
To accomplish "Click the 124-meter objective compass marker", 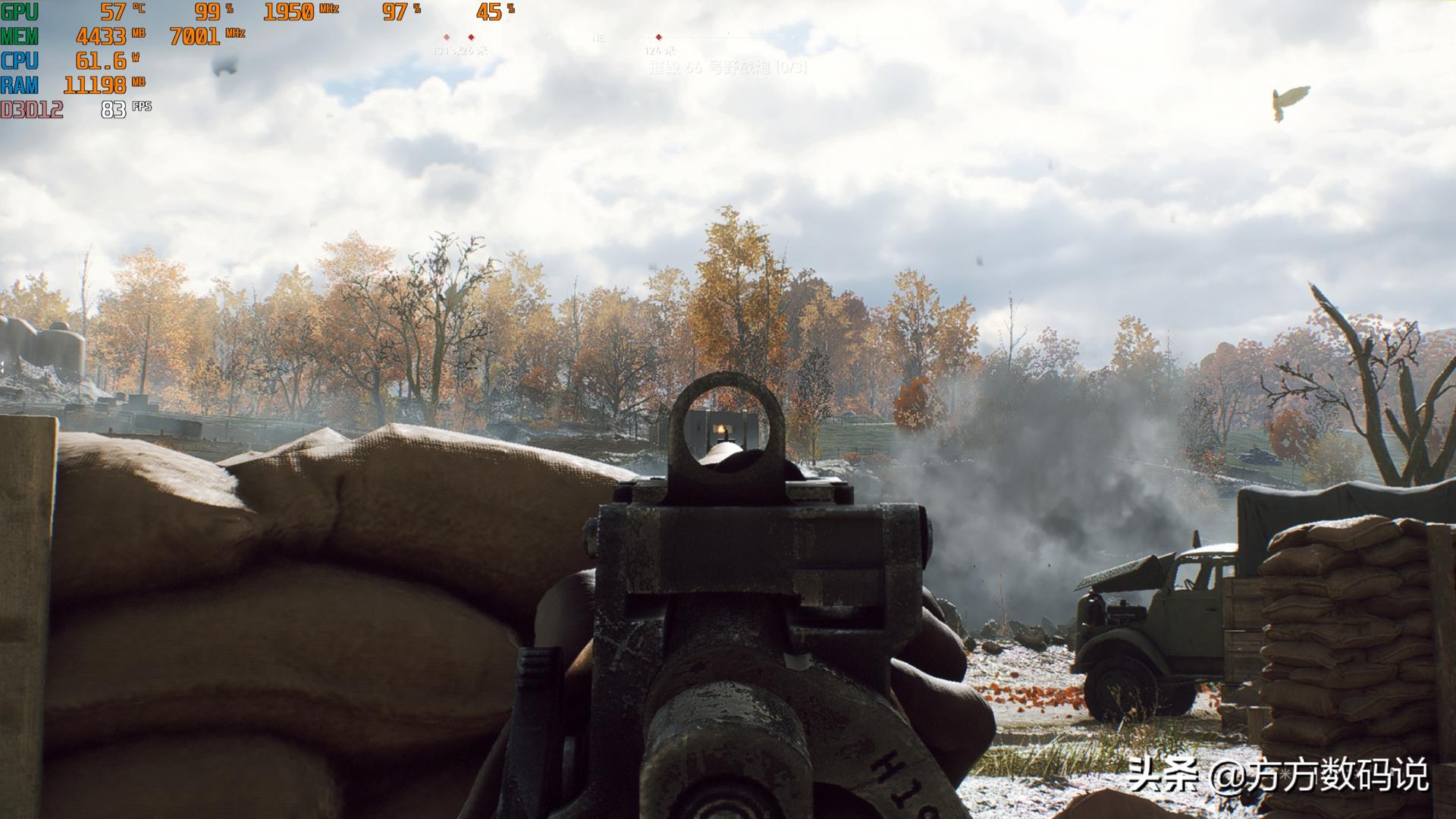I will pos(658,37).
